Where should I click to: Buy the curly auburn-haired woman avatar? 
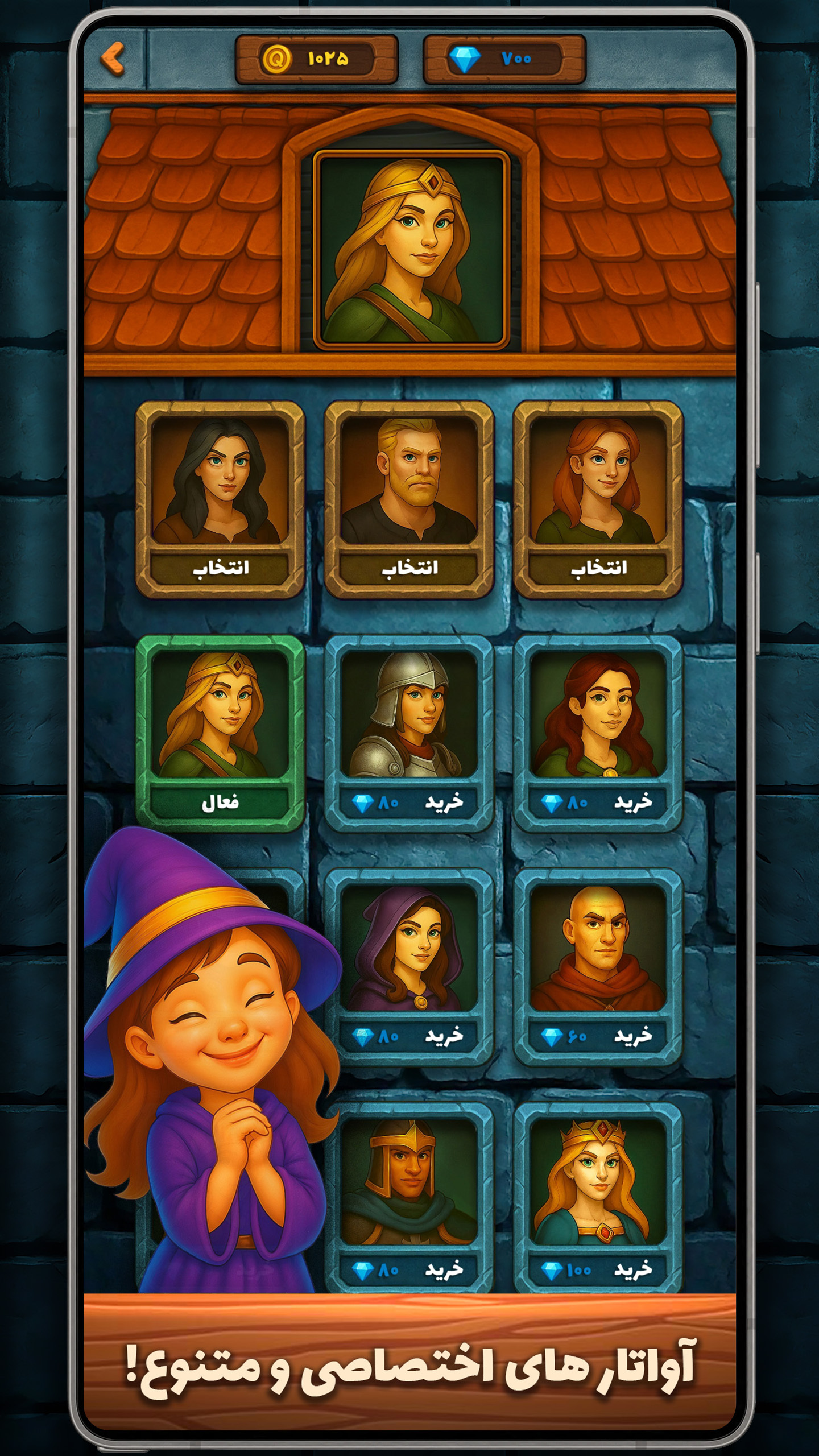598,802
